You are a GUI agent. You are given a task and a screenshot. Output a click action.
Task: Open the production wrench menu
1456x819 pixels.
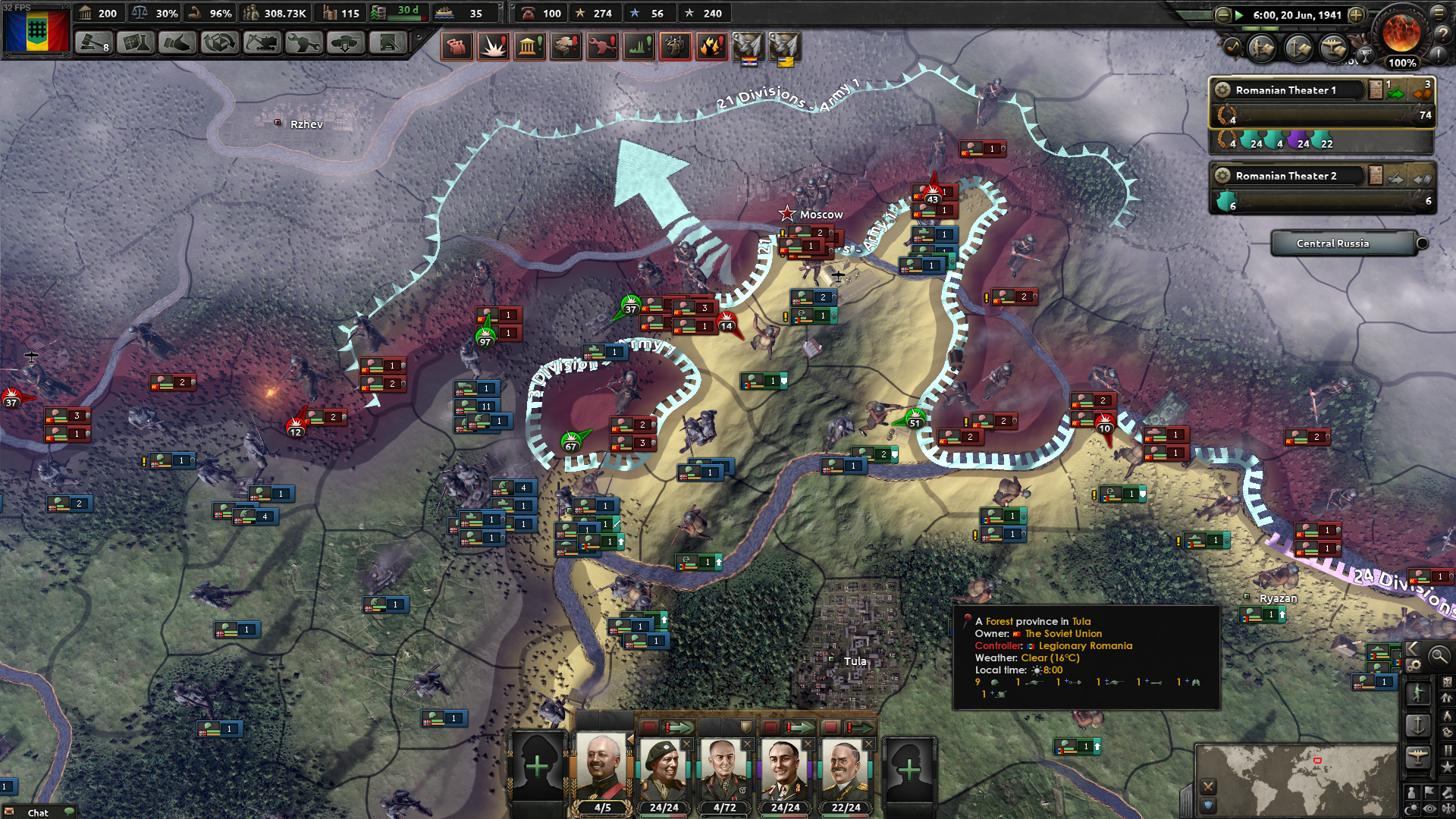[x=303, y=43]
